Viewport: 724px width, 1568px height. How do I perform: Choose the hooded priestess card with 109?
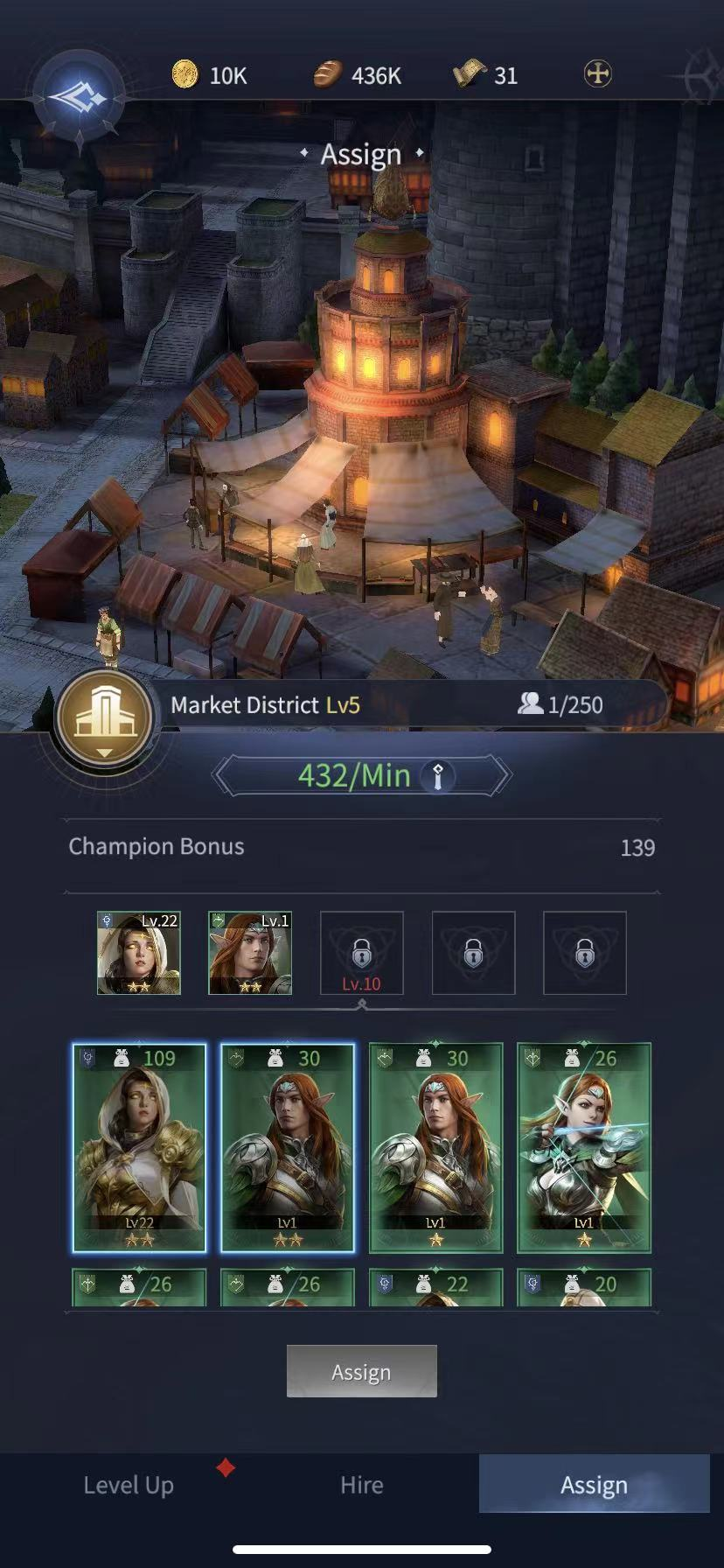click(x=140, y=1147)
